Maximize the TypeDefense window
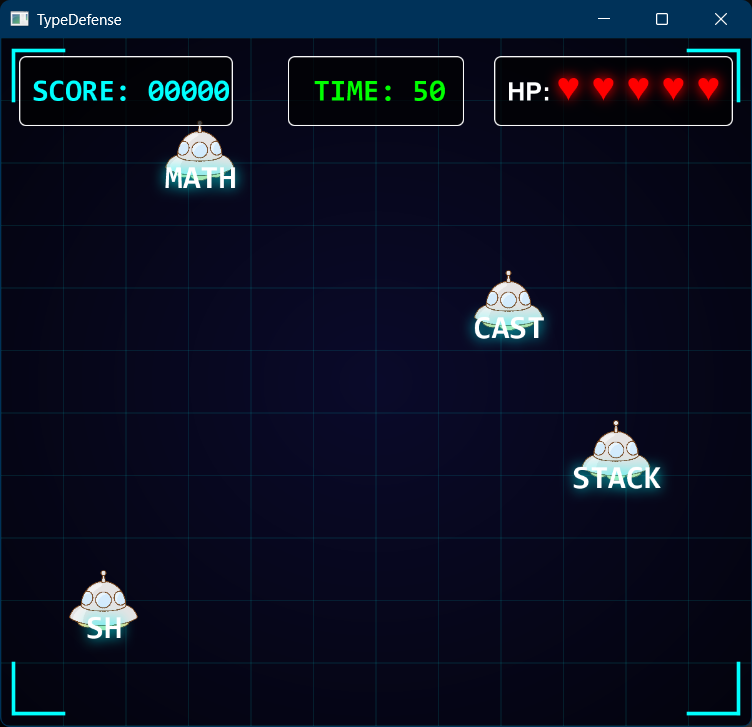The image size is (752, 727). (661, 19)
